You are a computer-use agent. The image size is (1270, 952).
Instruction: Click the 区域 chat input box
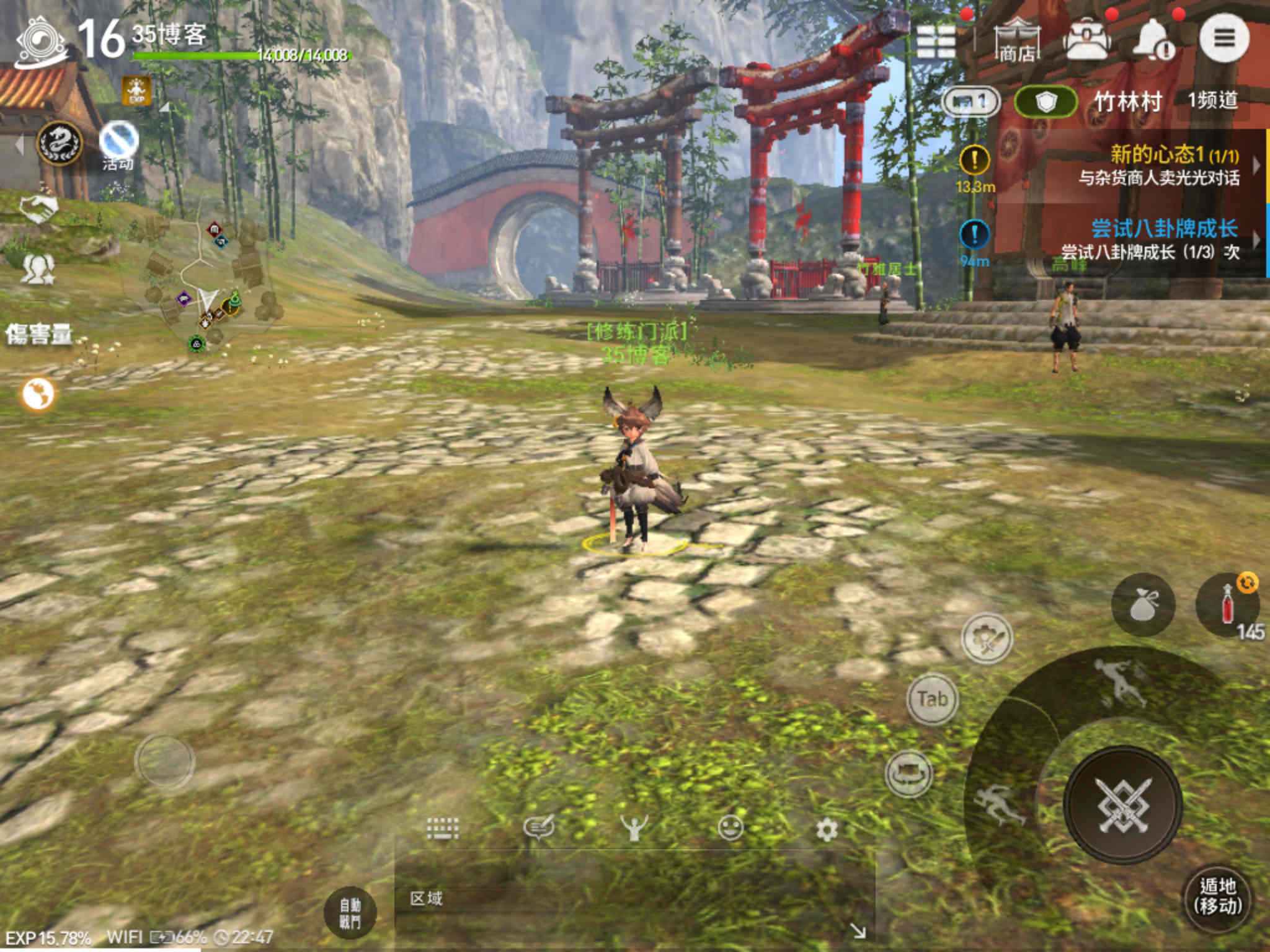click(x=620, y=899)
